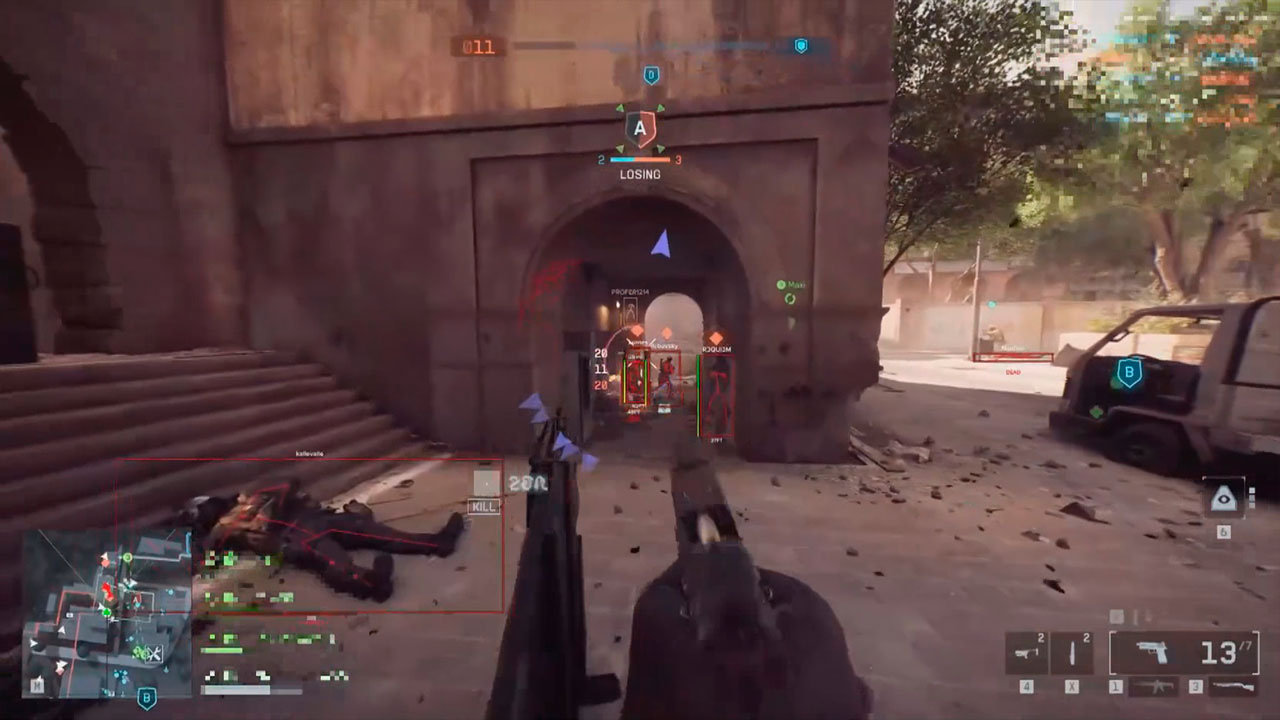The width and height of the screenshot is (1280, 720).
Task: Activate the eye-icon specialist ability
Action: click(x=1223, y=498)
